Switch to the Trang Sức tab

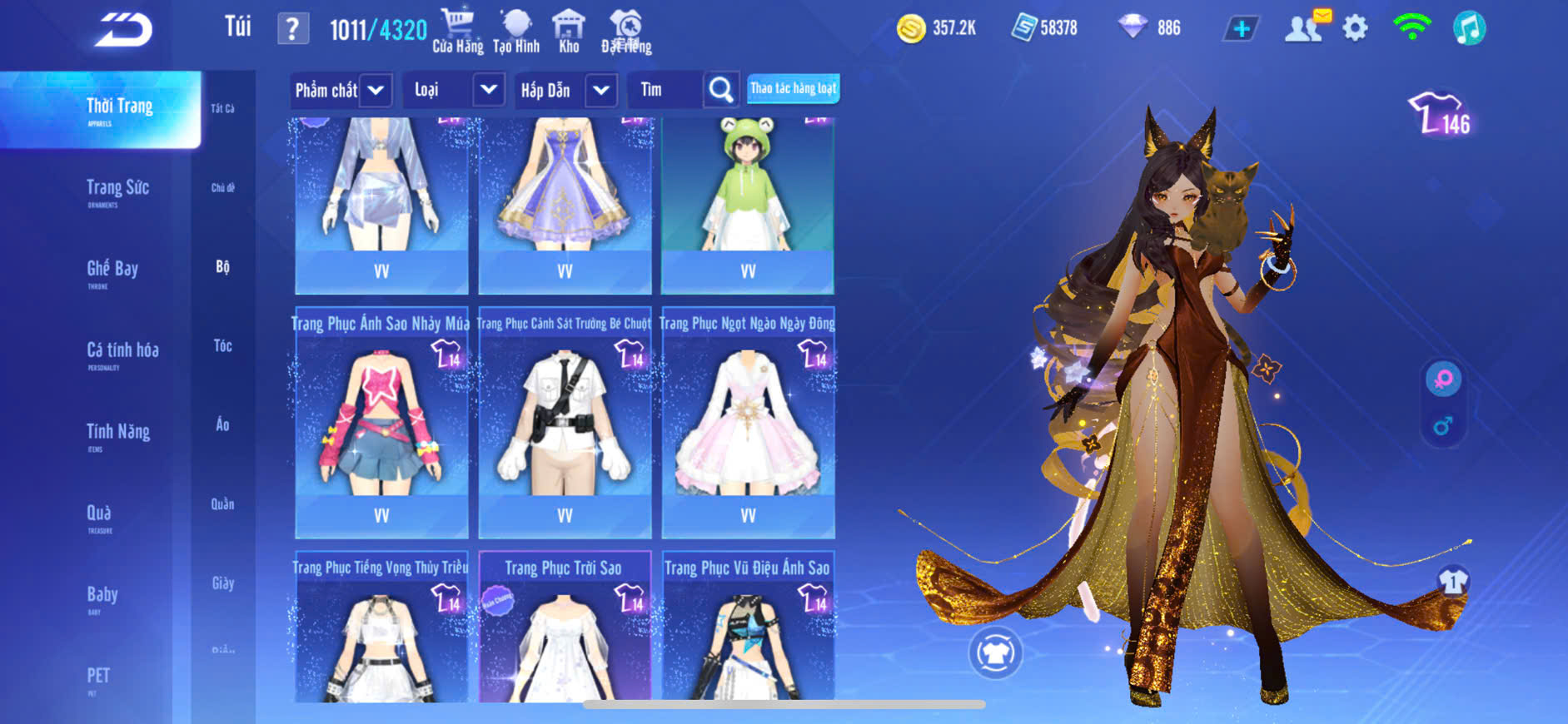(x=117, y=190)
